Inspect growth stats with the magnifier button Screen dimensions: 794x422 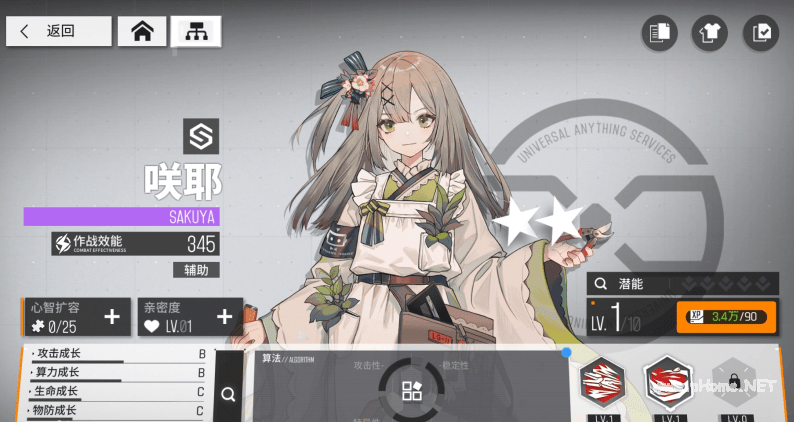click(228, 394)
